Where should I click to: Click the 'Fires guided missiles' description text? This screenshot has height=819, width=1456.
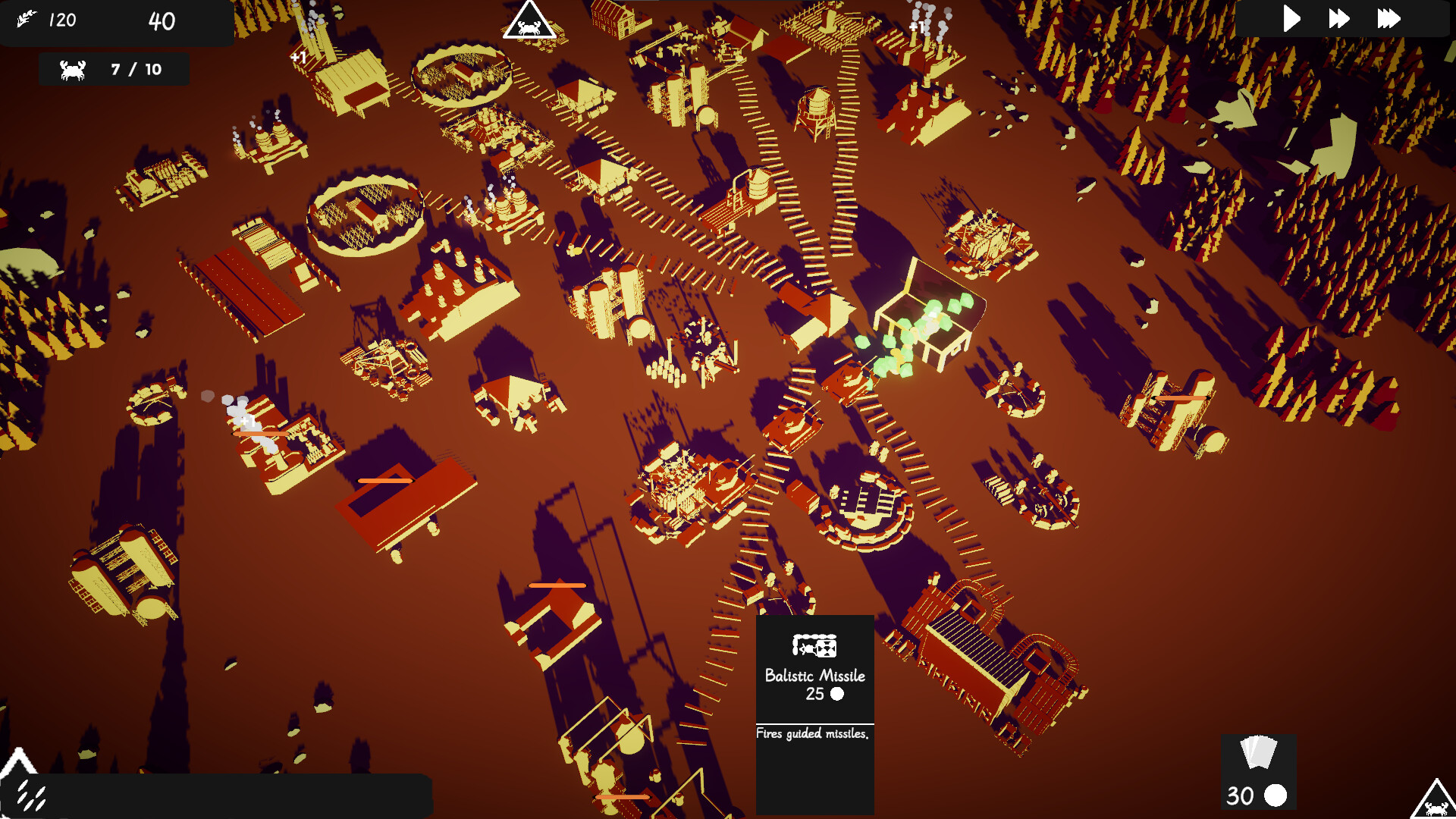coord(813,733)
